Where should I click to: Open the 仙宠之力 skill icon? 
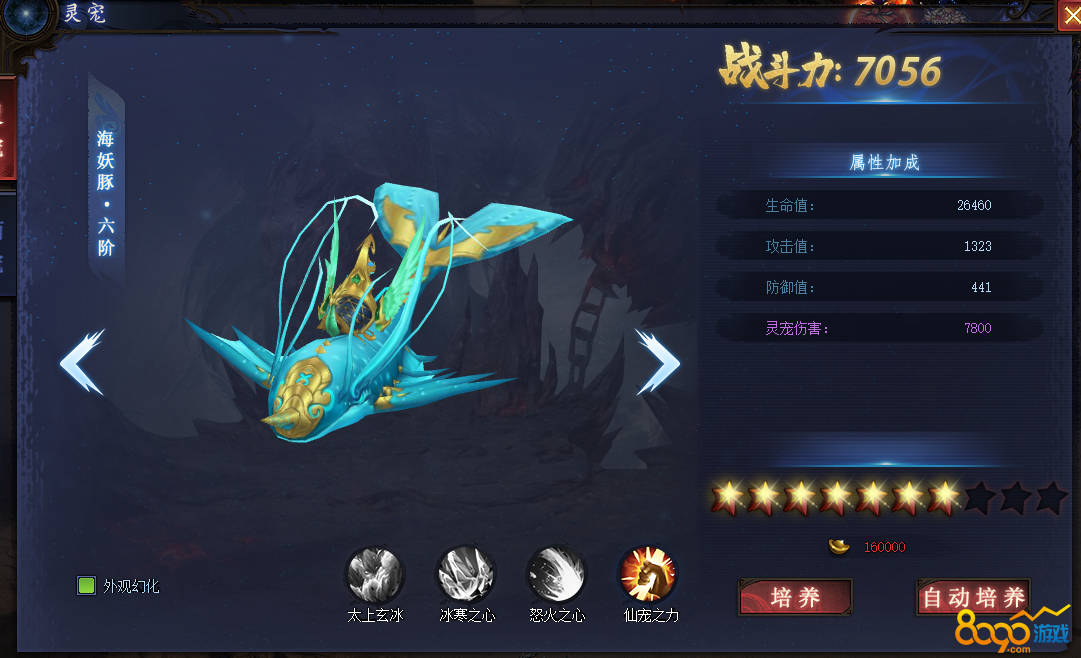click(x=649, y=575)
